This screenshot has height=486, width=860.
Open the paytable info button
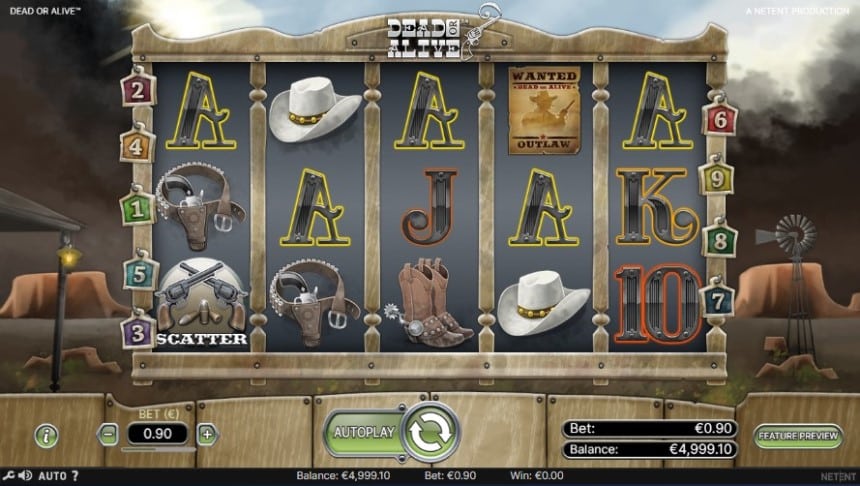click(x=46, y=435)
